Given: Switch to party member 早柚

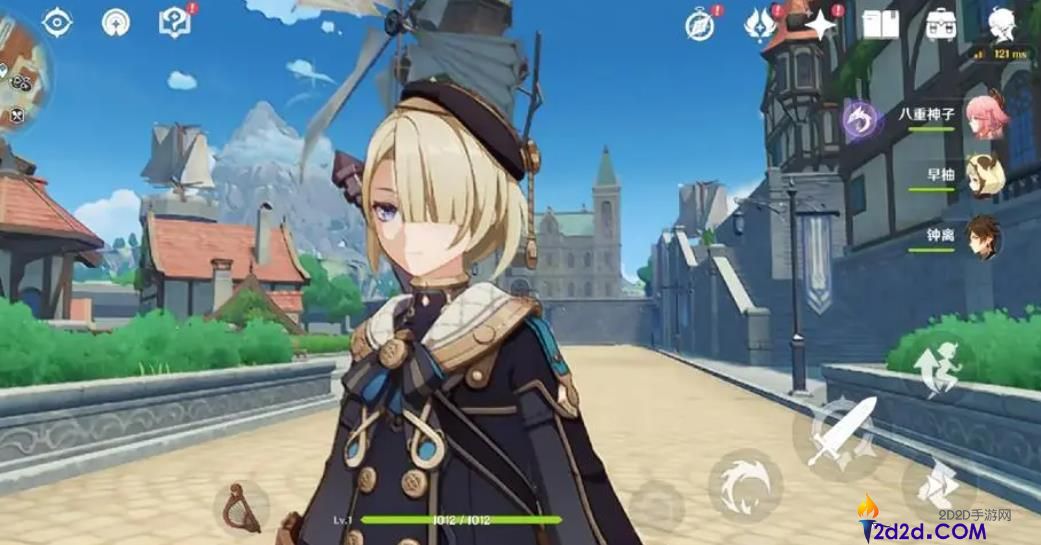Looking at the screenshot, I should coord(984,176).
